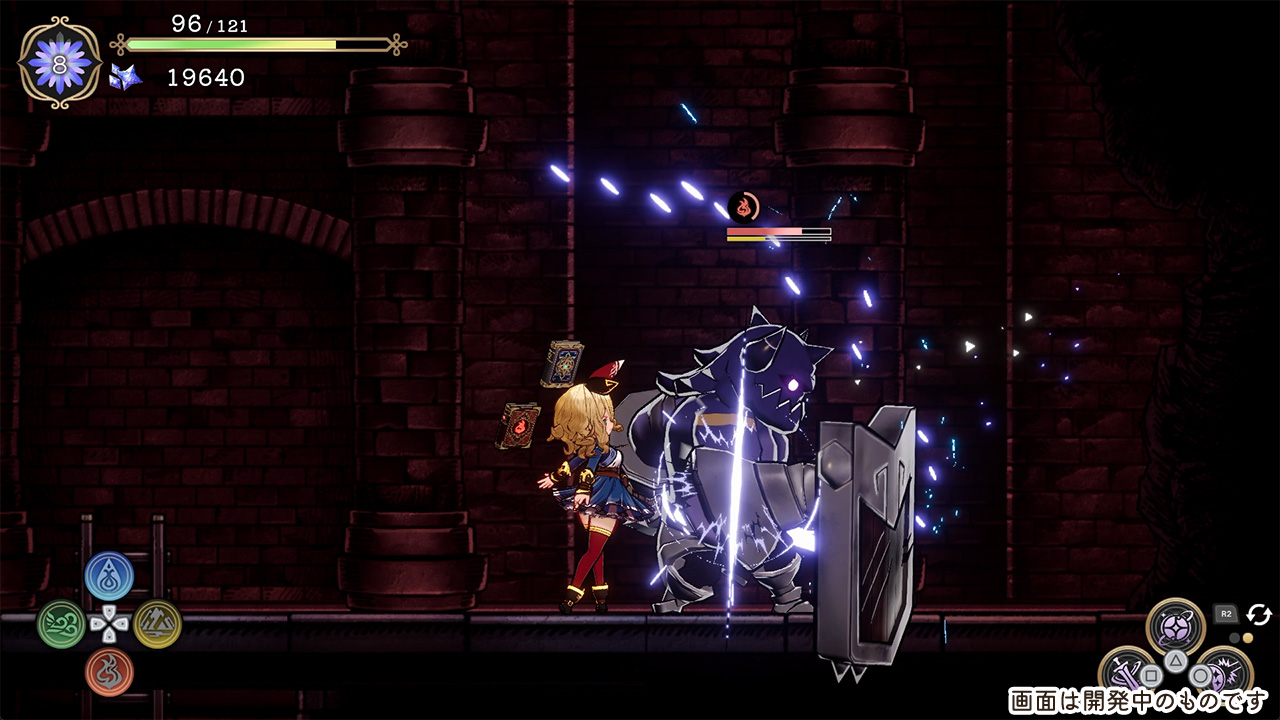The height and width of the screenshot is (720, 1280).
Task: Select the blue flower emblem showing 8
Action: click(60, 61)
